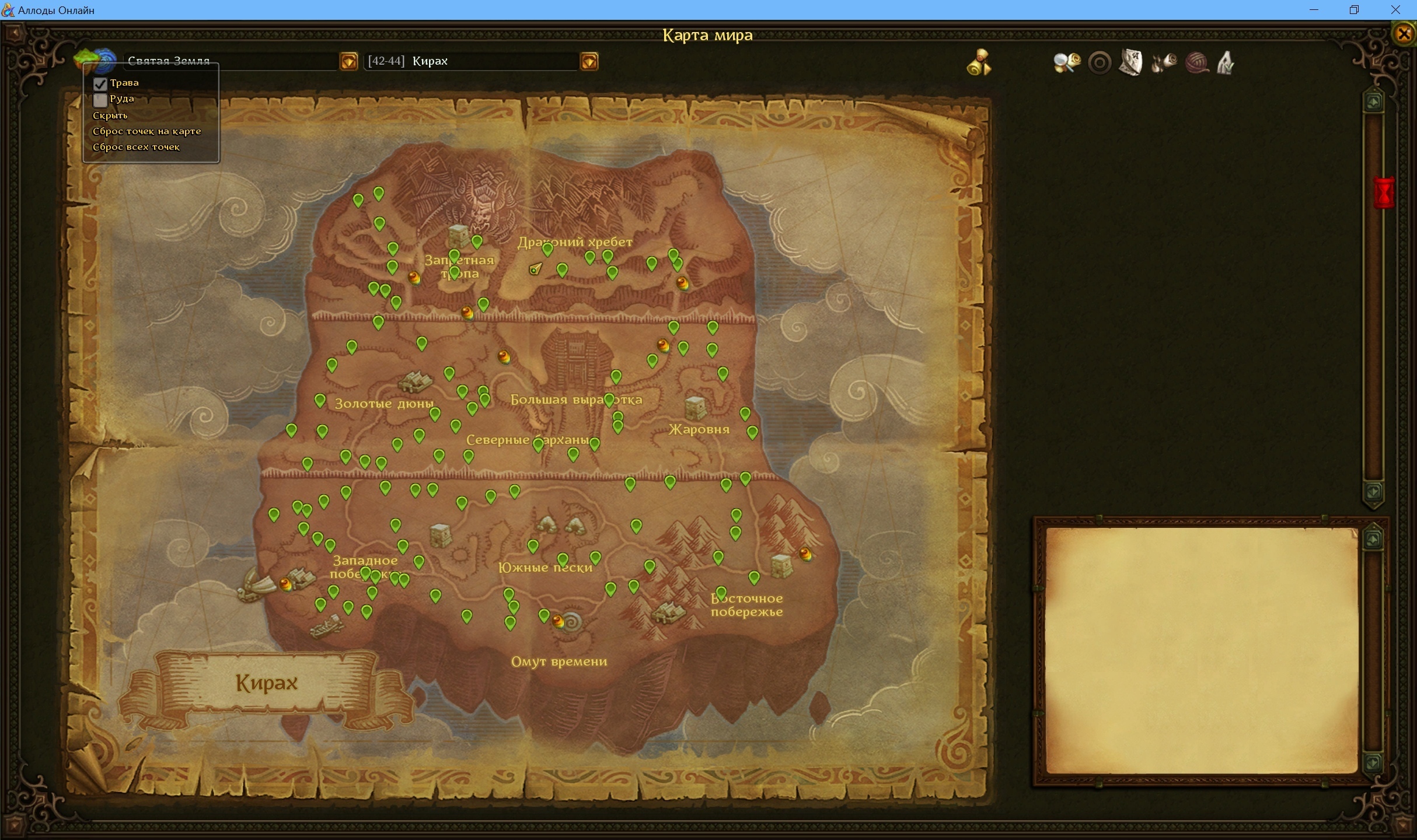Open the crumpled paper note icon
Screen dimensions: 1417x840
click(1131, 62)
